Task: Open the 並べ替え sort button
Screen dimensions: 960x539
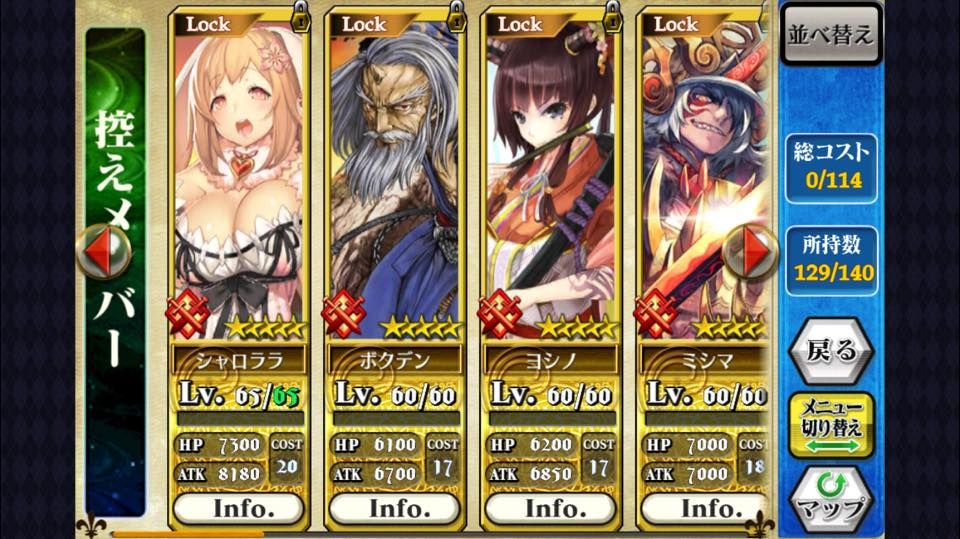Action: pyautogui.click(x=832, y=34)
